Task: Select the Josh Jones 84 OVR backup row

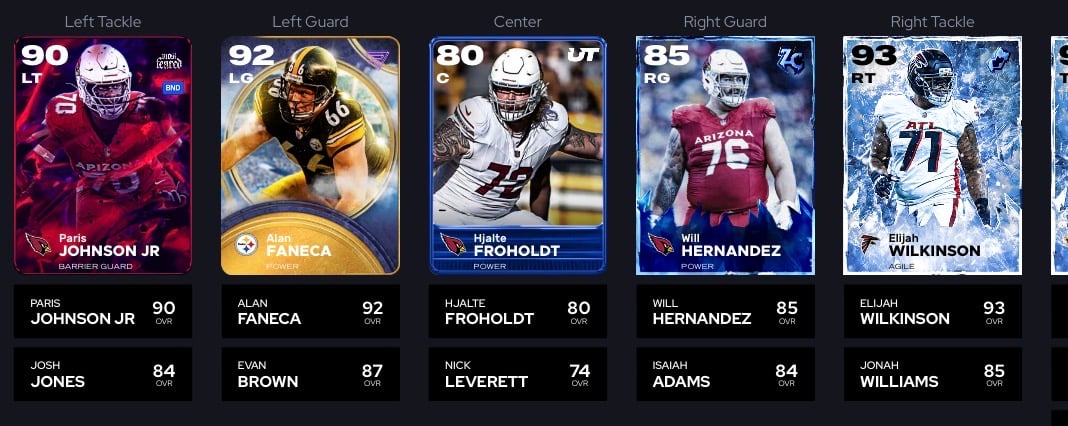Action: click(x=103, y=373)
